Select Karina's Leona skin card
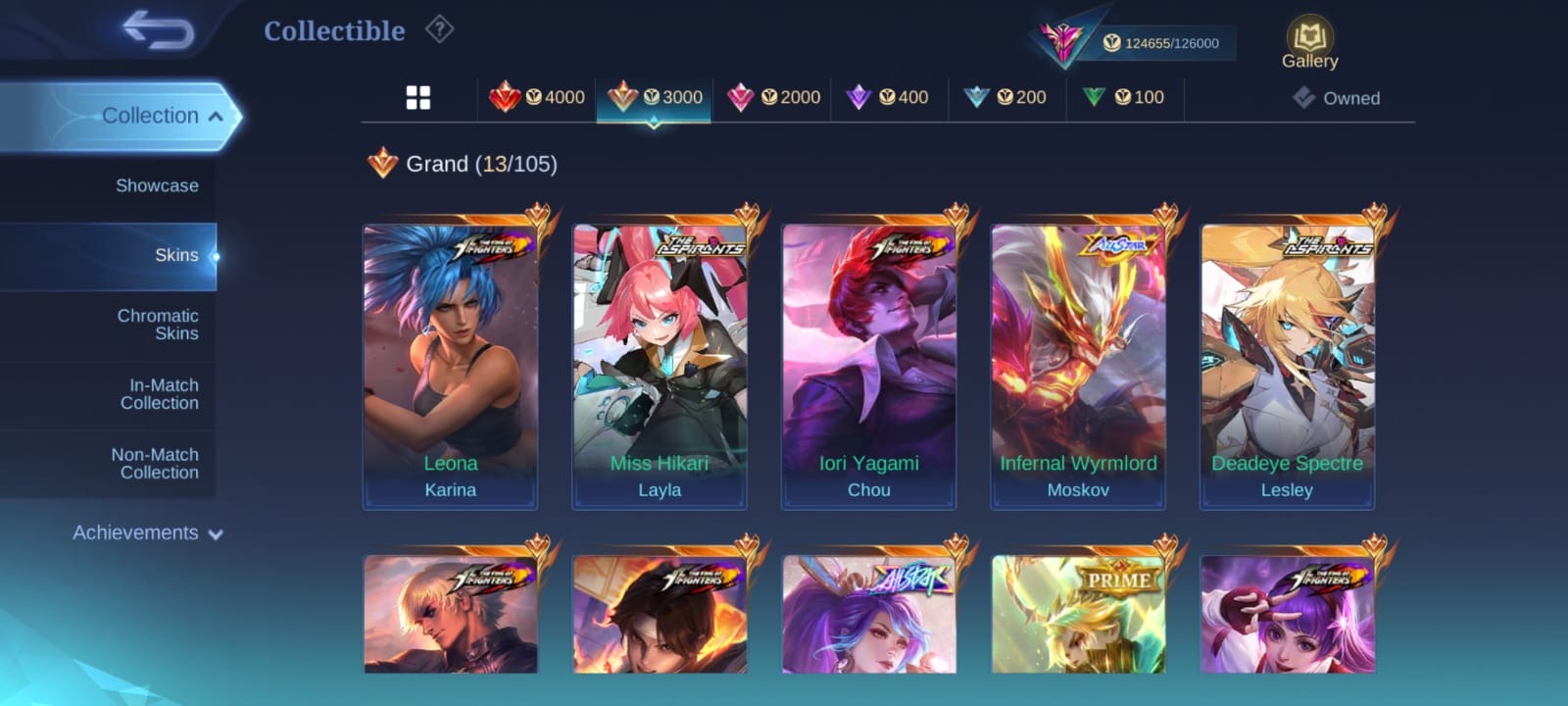The height and width of the screenshot is (706, 1568). [x=451, y=366]
